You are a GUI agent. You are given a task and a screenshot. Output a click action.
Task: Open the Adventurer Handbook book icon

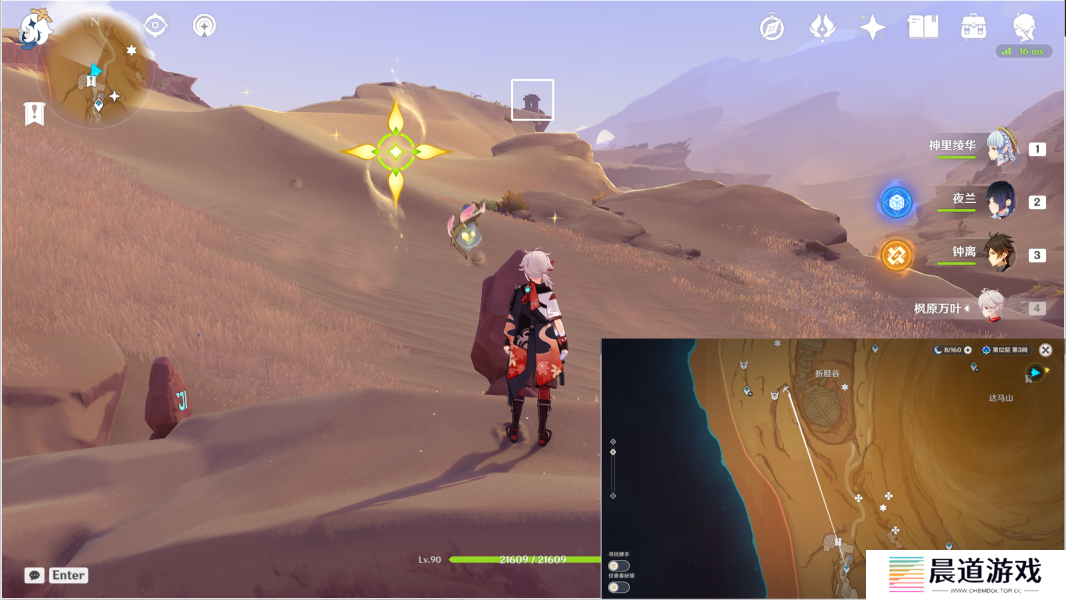(922, 27)
